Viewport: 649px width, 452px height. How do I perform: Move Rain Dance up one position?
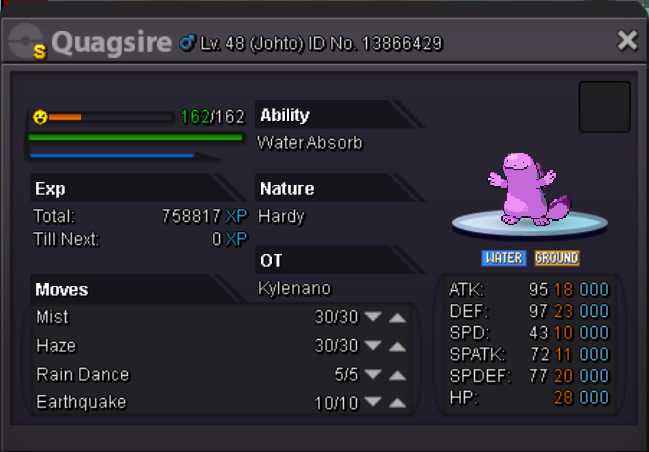point(397,375)
